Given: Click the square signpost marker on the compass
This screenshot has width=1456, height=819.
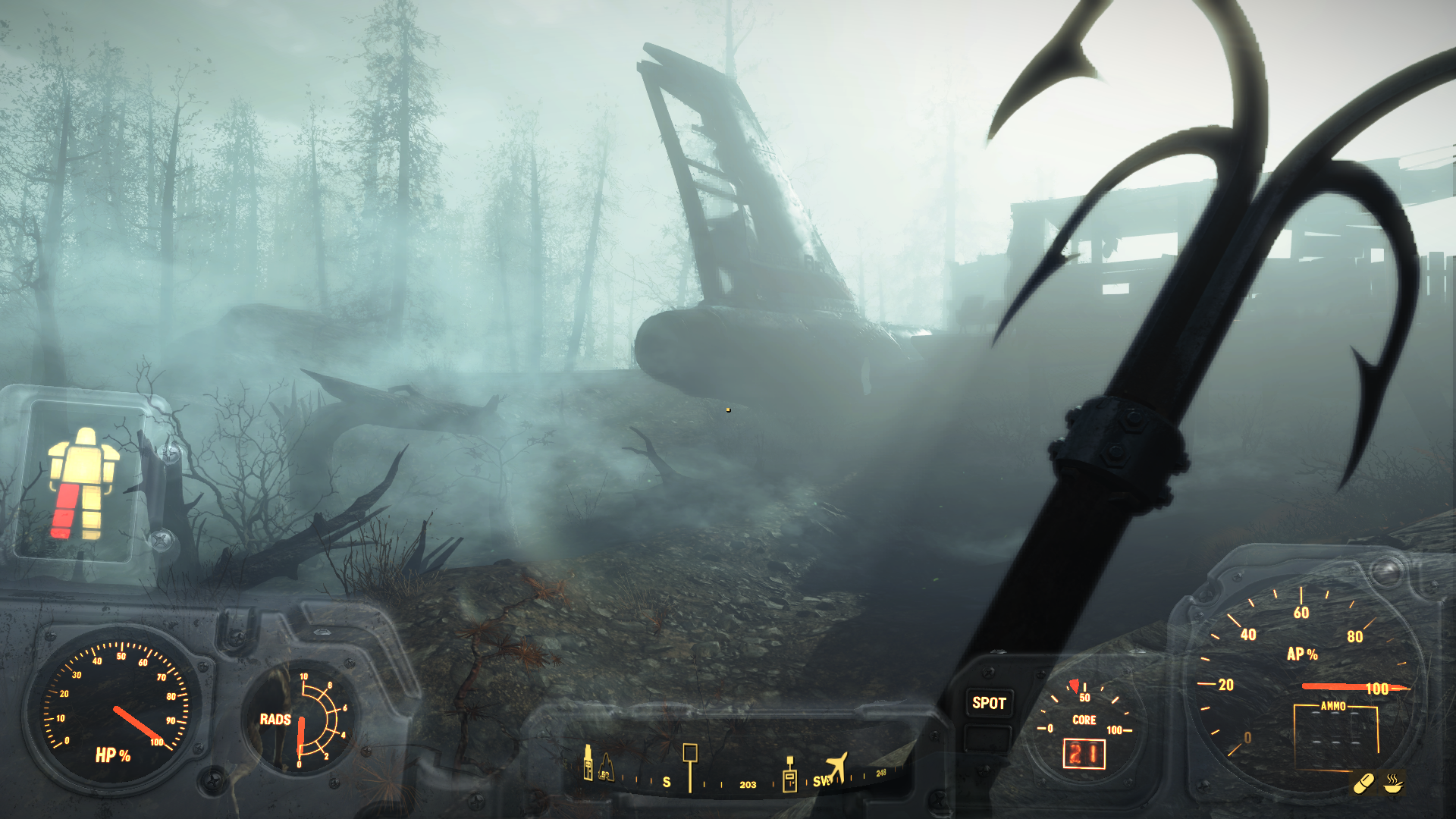Looking at the screenshot, I should (x=690, y=764).
